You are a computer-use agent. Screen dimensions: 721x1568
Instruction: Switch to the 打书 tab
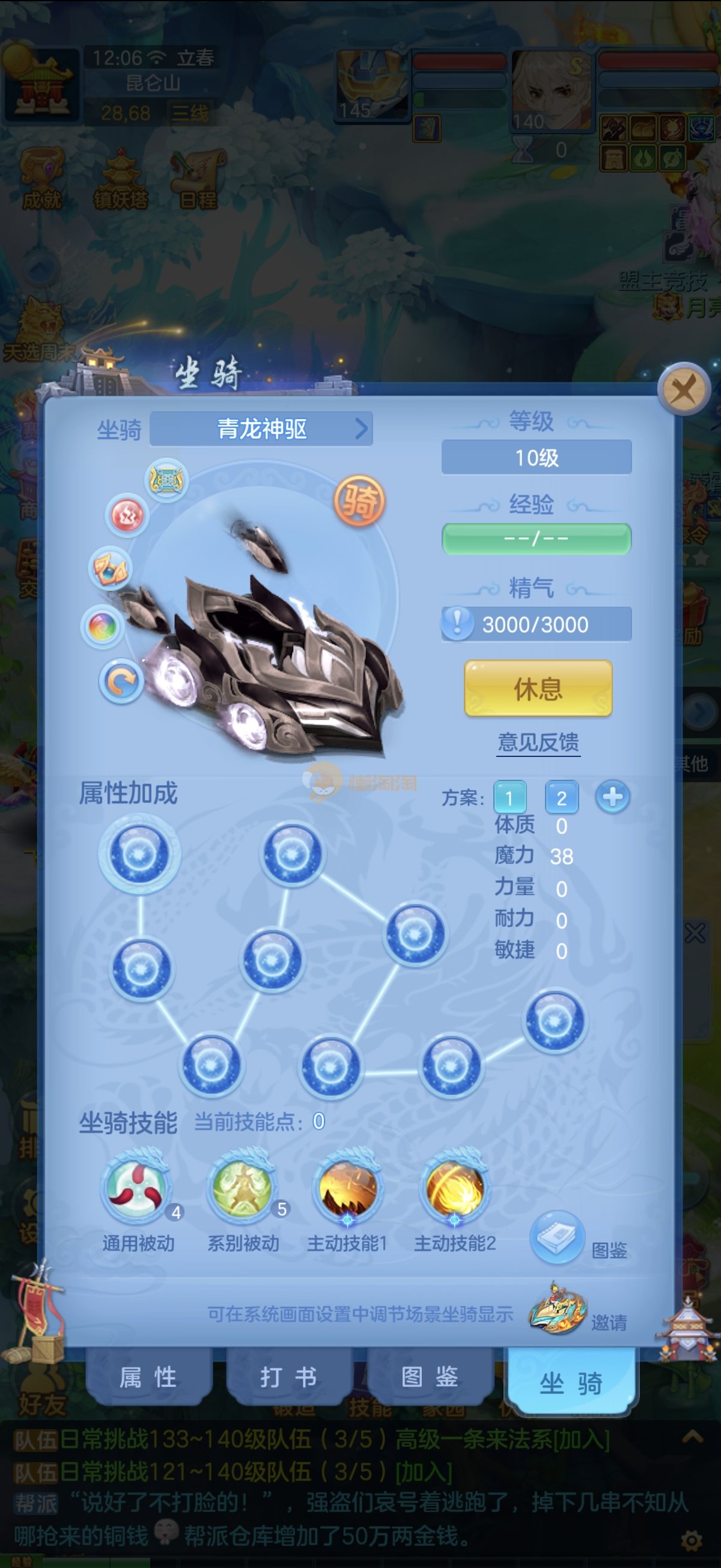[x=288, y=1377]
